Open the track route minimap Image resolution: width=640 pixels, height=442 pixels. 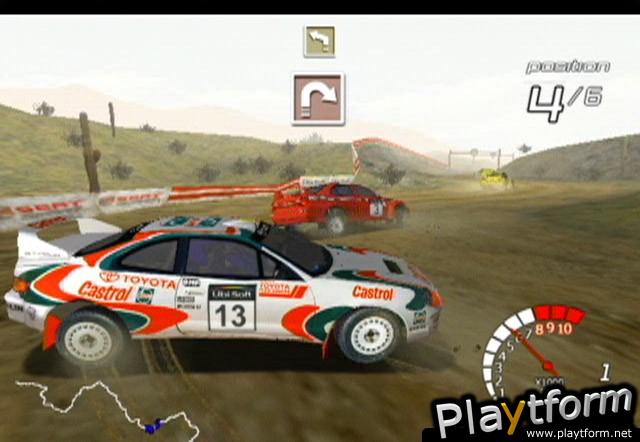point(105,407)
